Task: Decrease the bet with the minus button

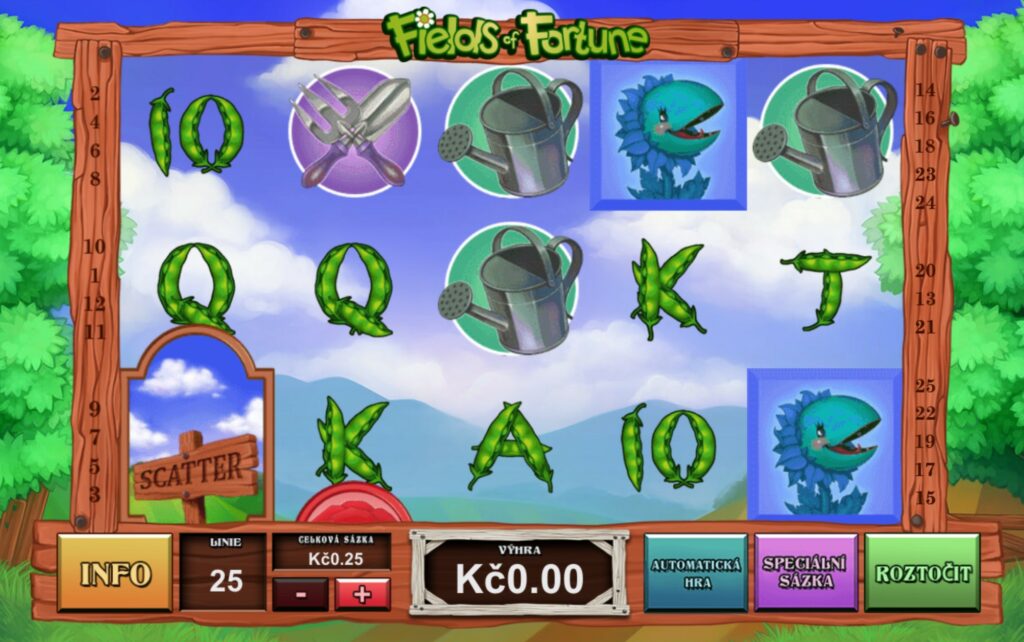Action: point(300,594)
